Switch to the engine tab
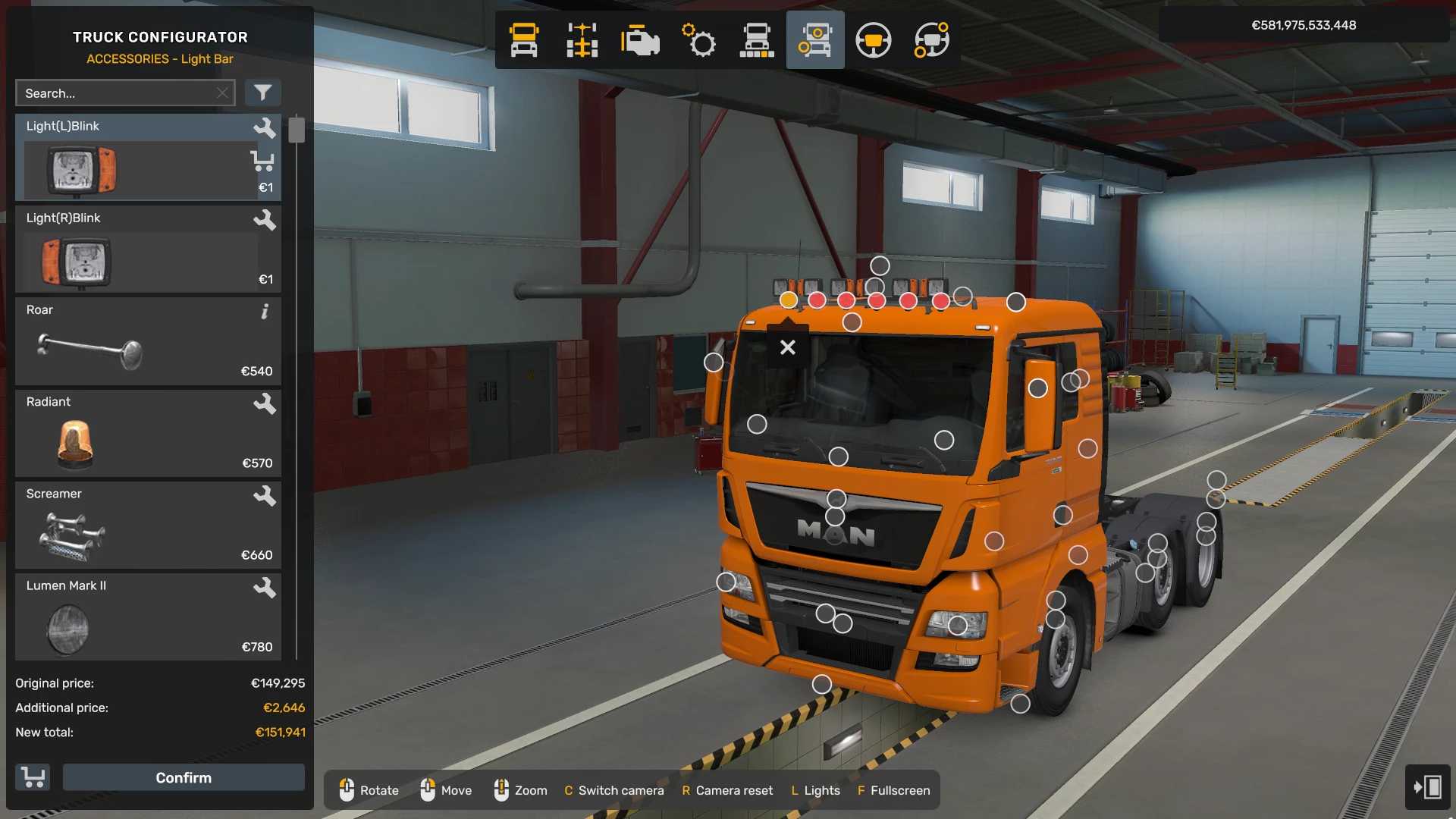The height and width of the screenshot is (819, 1456). tap(640, 40)
